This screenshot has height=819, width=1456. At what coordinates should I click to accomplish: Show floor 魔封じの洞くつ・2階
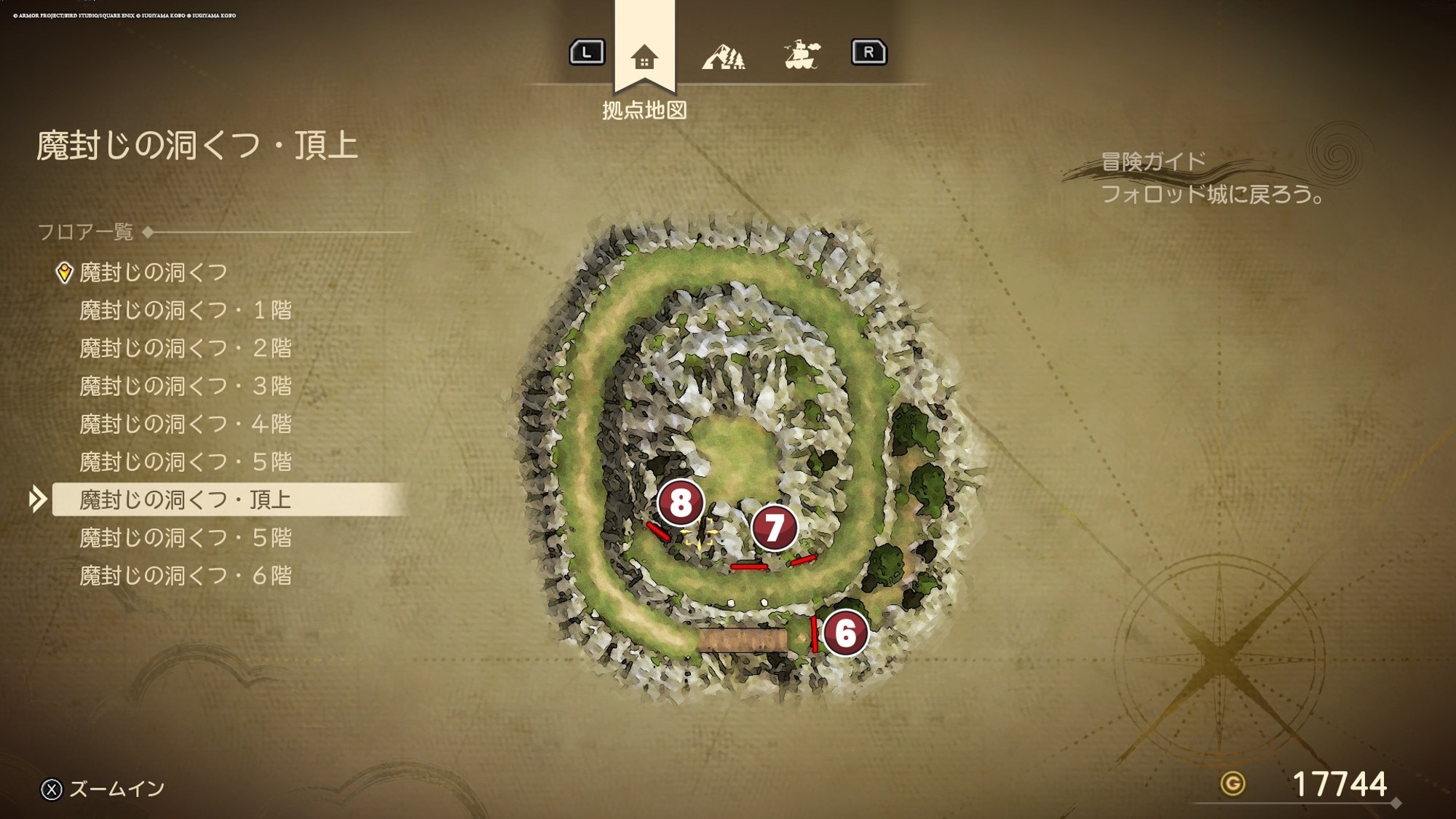[185, 348]
